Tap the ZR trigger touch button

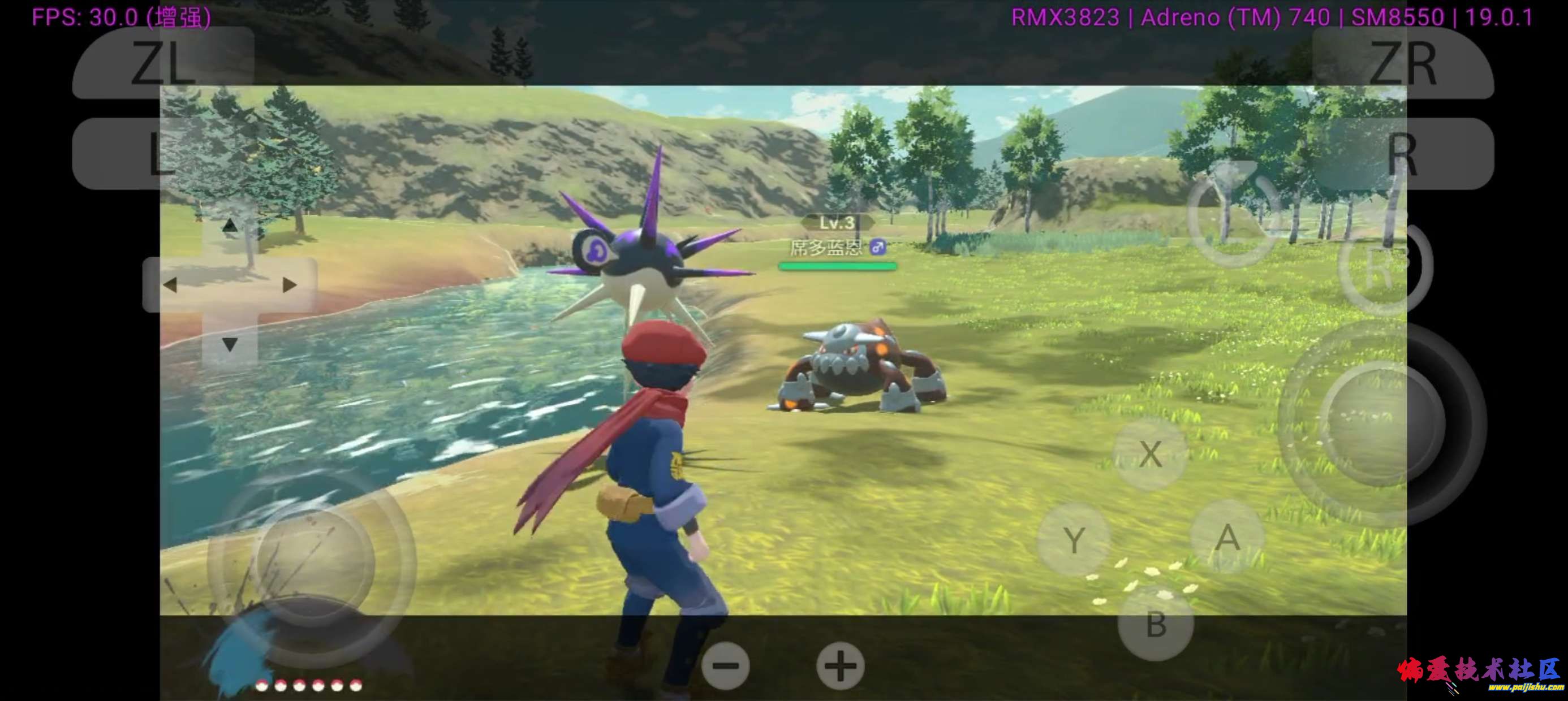(x=1402, y=62)
